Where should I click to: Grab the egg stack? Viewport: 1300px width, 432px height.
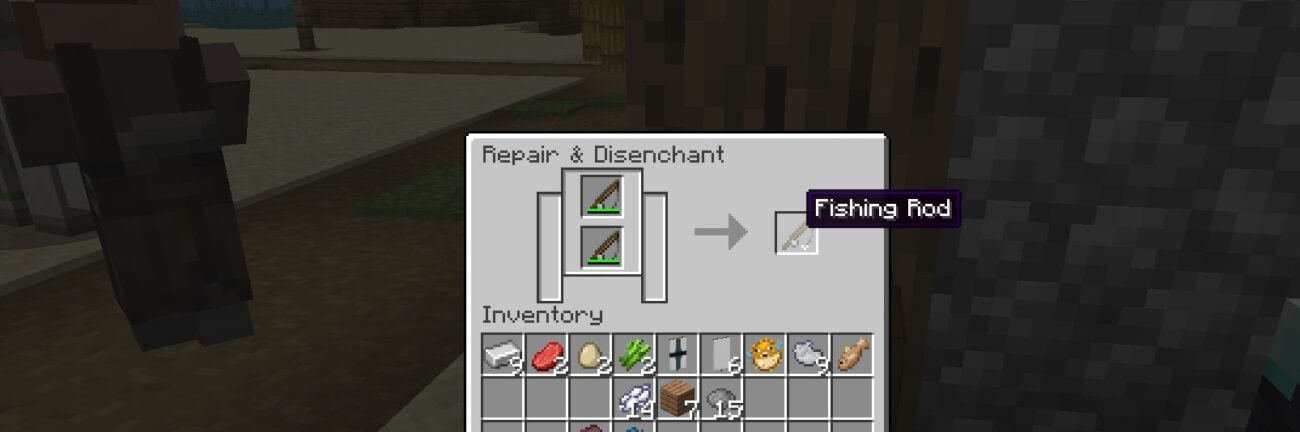coord(590,355)
